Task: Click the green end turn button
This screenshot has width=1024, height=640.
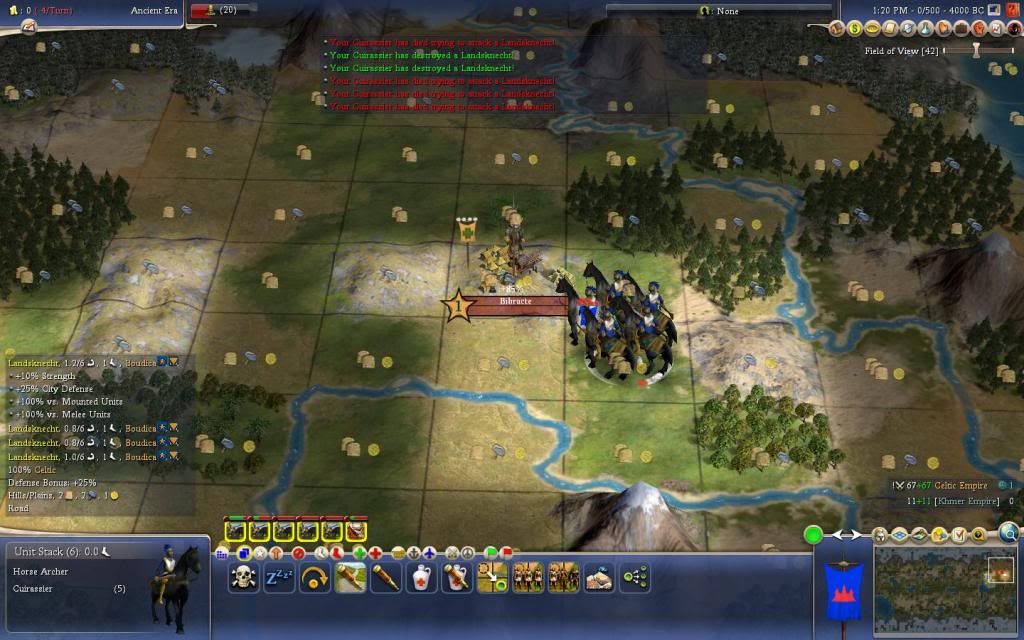Action: click(814, 535)
